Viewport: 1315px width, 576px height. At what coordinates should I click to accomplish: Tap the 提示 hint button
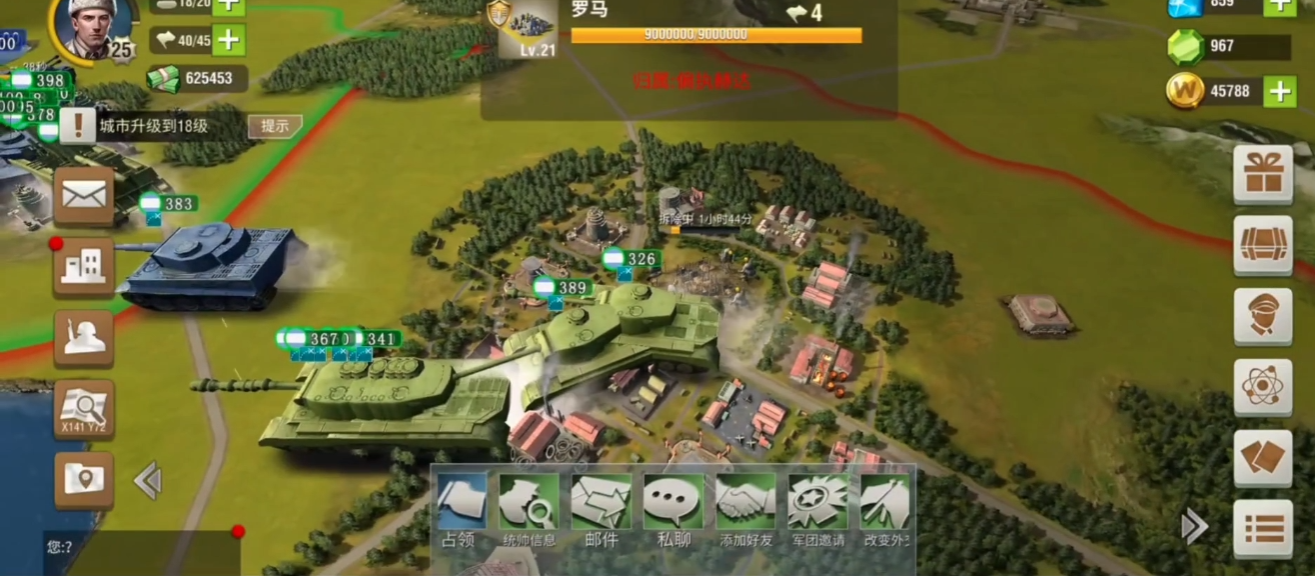(275, 126)
